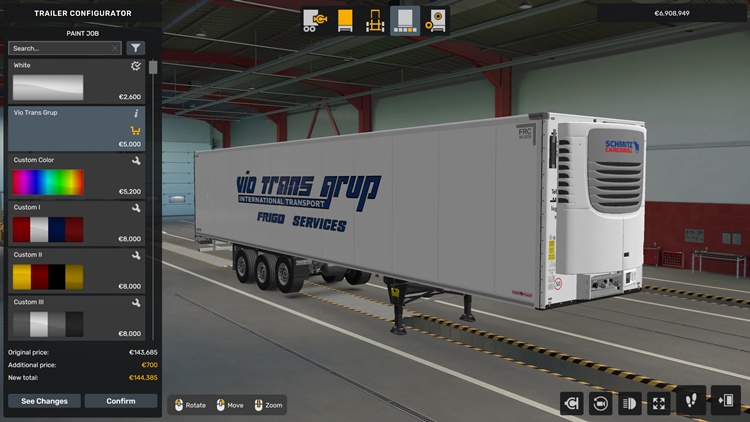Pick the Custom Color rainbow paint option
The width and height of the screenshot is (750, 422).
77,177
